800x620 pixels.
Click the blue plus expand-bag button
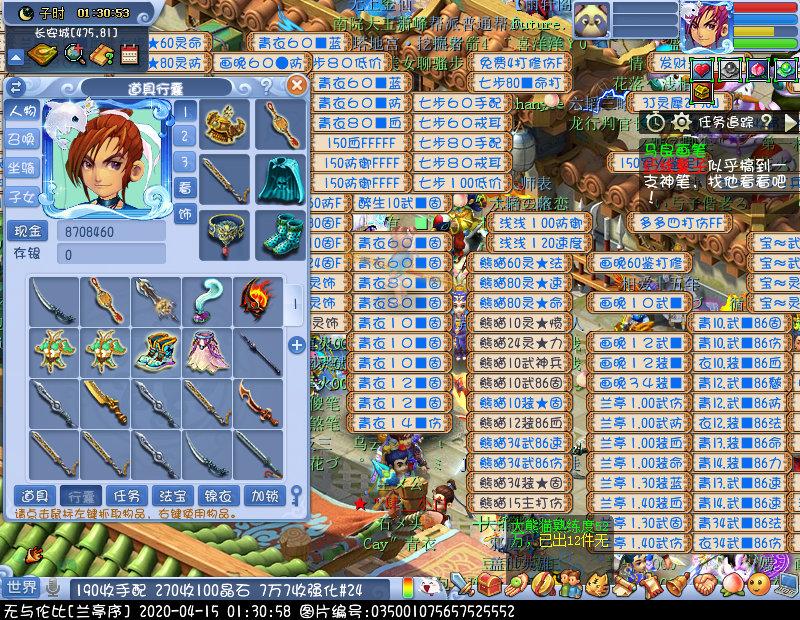click(297, 346)
